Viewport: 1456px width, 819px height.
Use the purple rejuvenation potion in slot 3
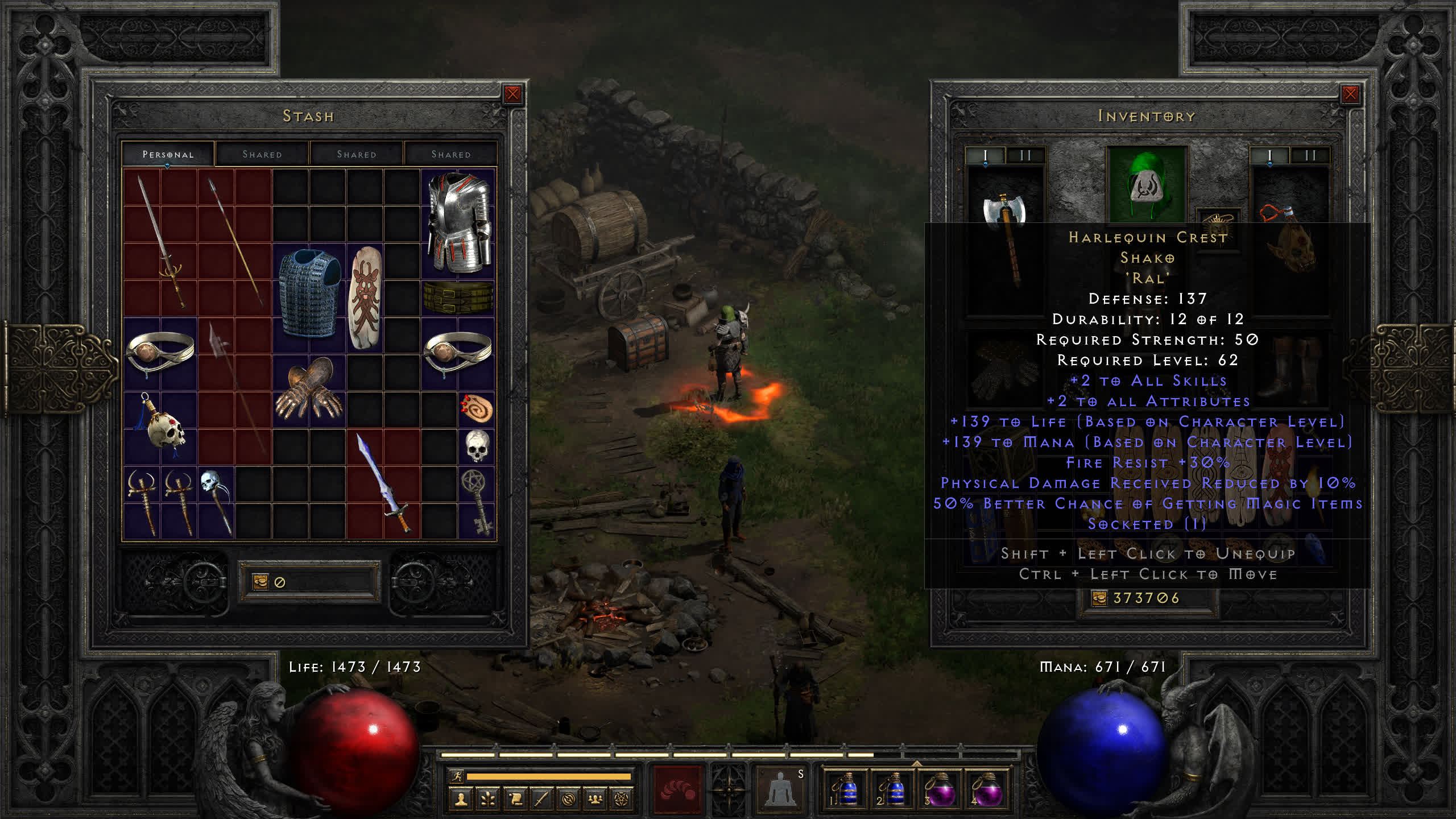tap(940, 789)
